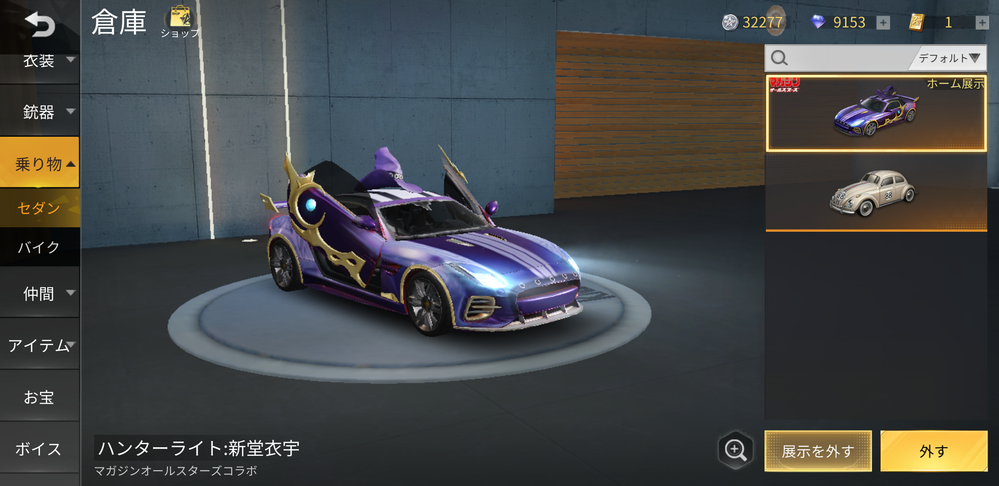Open the お宝 treasure category

pos(40,397)
